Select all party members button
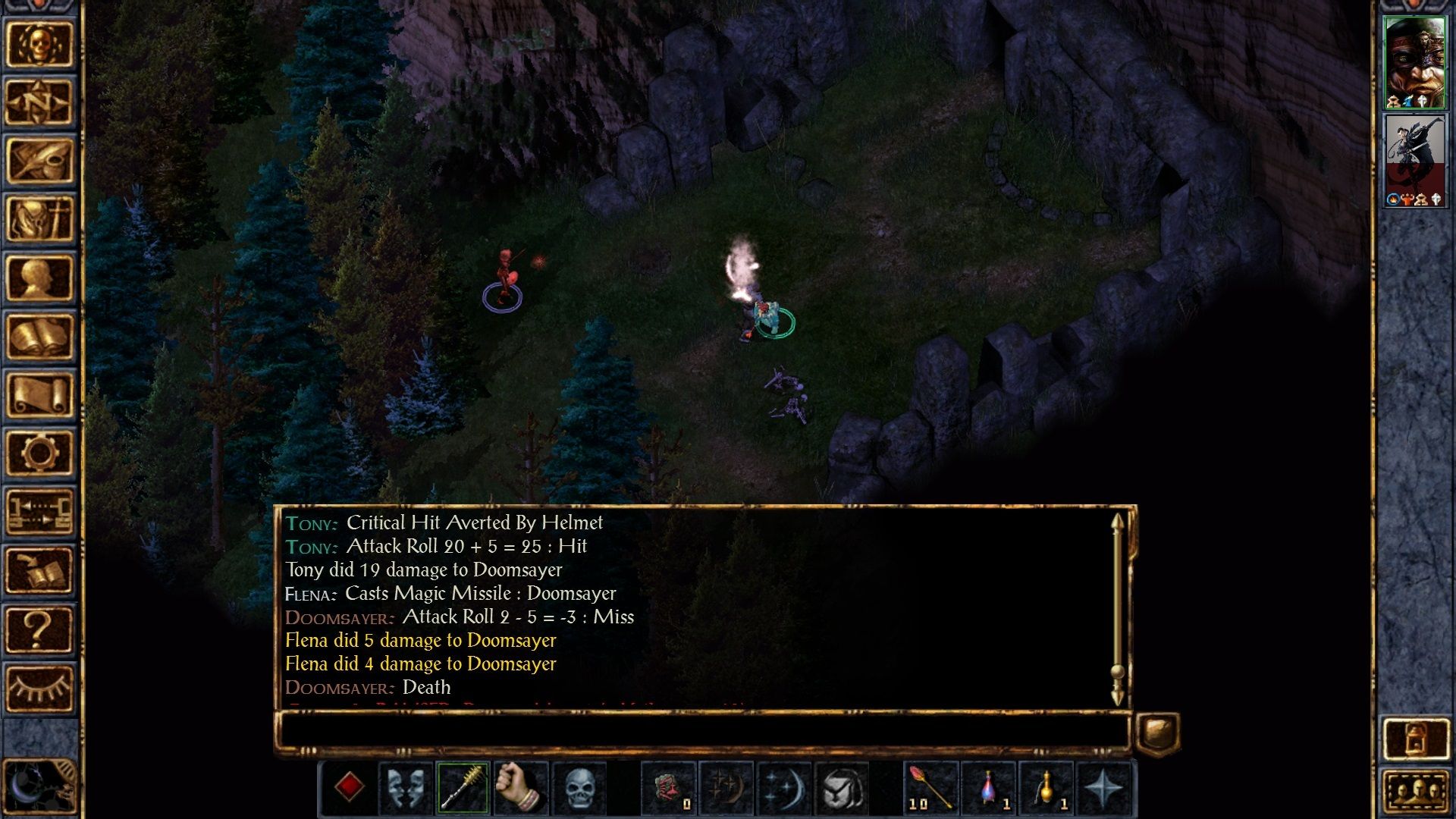Viewport: 1456px width, 819px height. point(1415,791)
